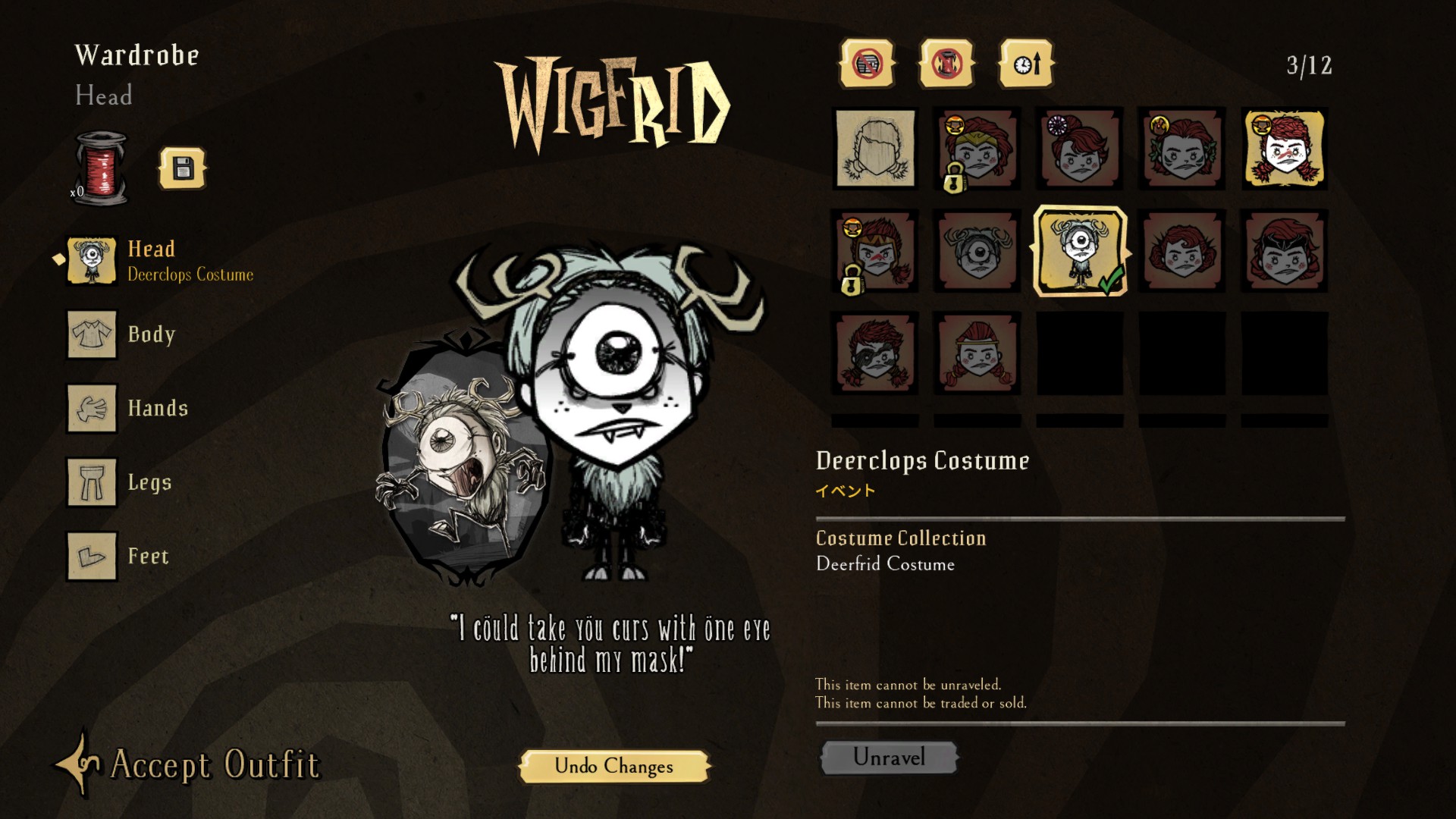Click the floppy disk save button
1456x819 pixels.
(x=183, y=168)
